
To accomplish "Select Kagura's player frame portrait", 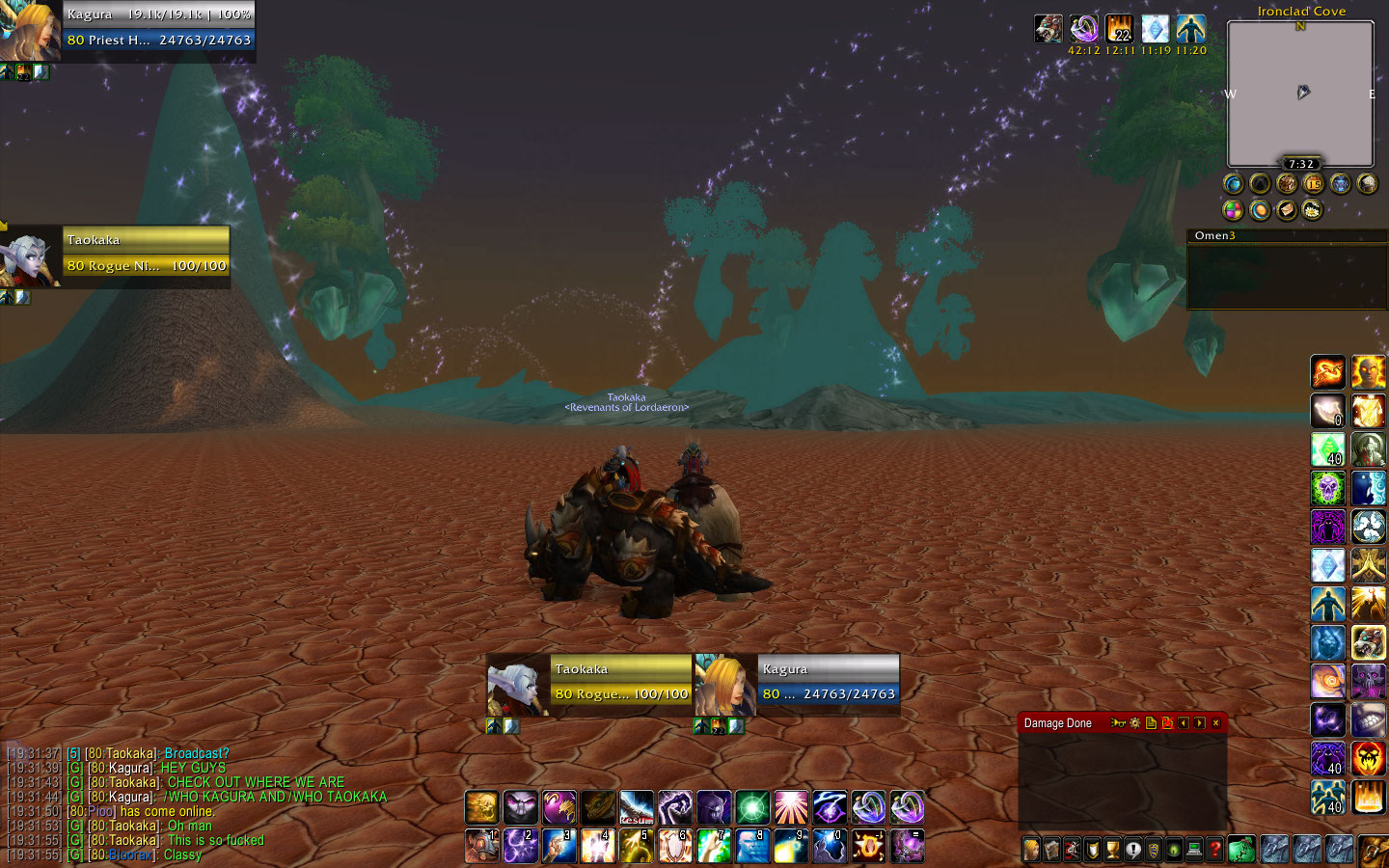I will point(30,29).
